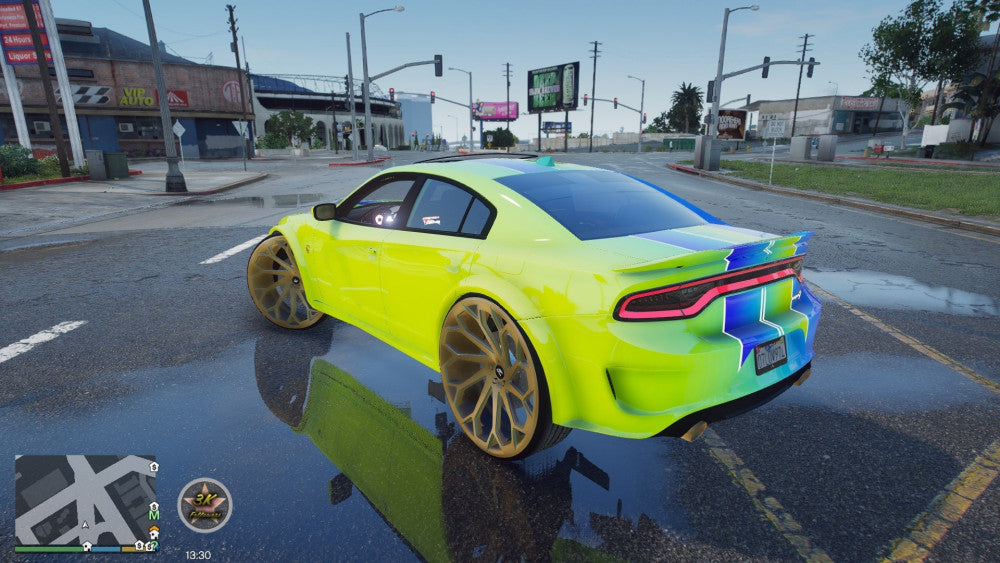Screen dimensions: 1000x563
Task: Click the minimap in the corner
Action: (x=85, y=500)
